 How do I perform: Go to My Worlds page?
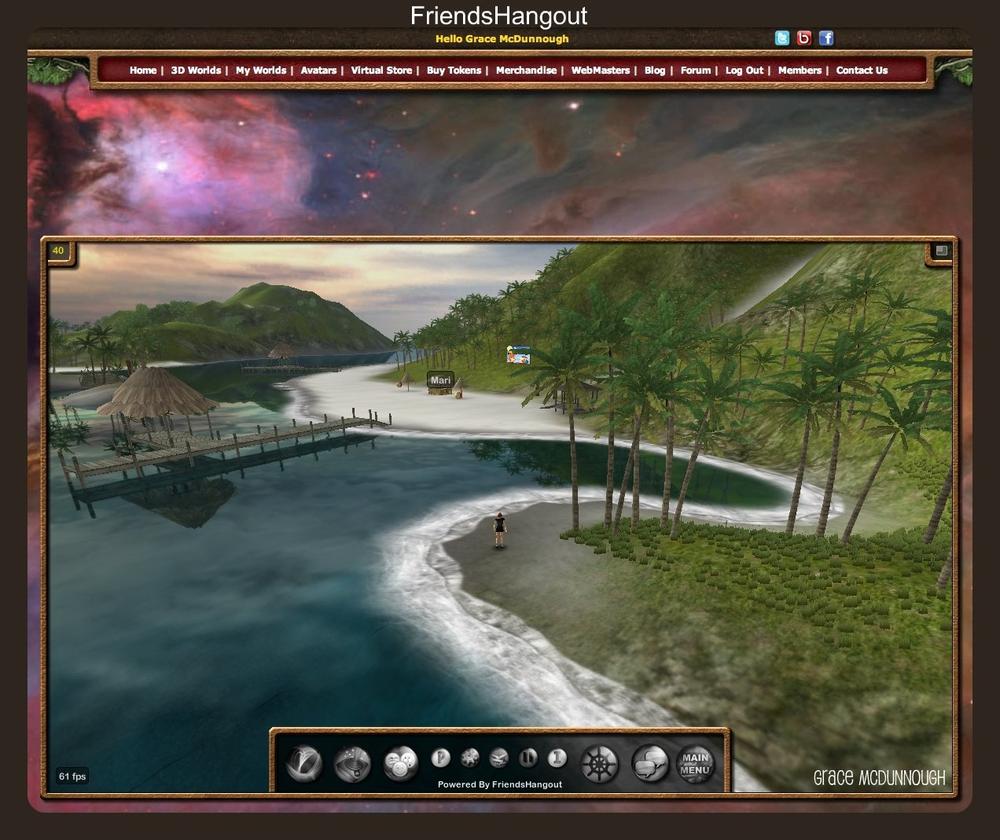(x=260, y=71)
